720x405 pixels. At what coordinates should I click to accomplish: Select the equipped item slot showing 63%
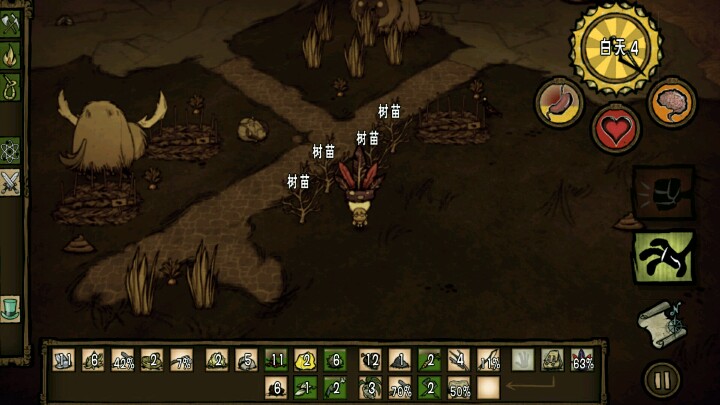tap(583, 361)
